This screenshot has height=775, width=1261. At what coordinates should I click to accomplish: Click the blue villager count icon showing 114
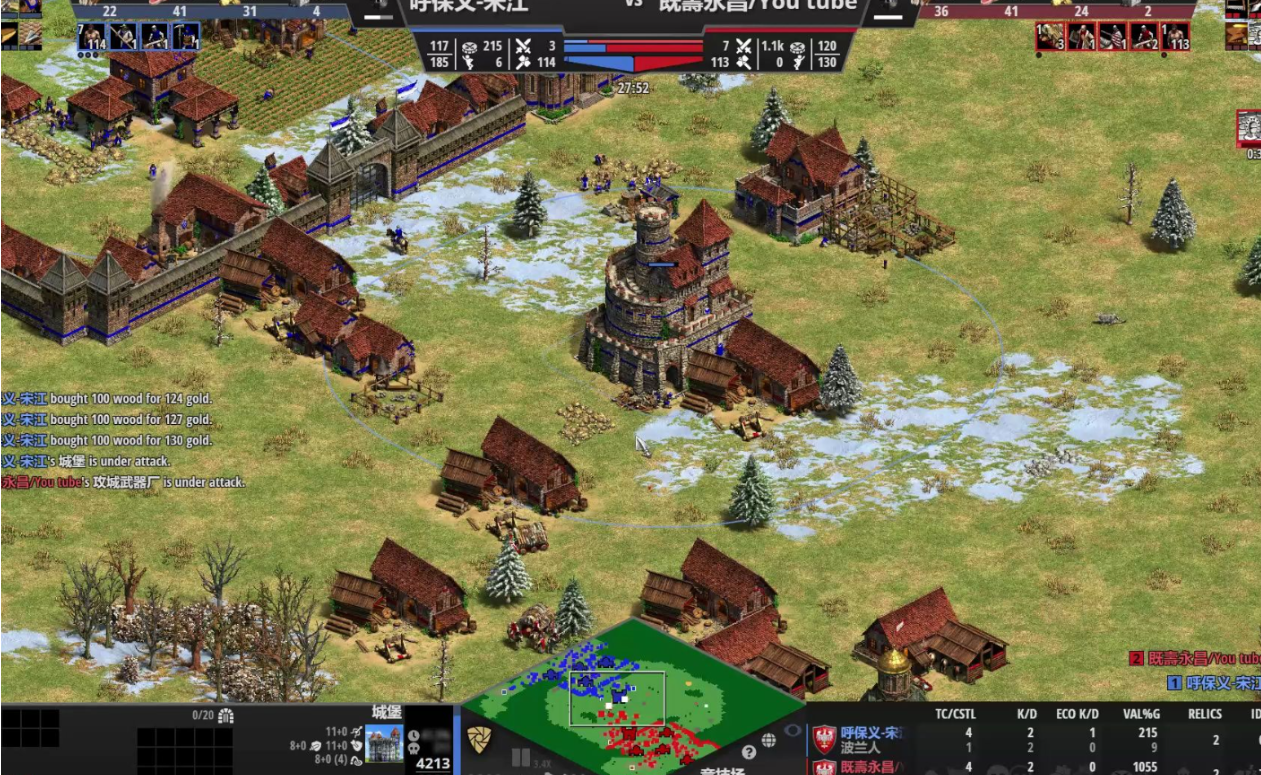pos(92,37)
